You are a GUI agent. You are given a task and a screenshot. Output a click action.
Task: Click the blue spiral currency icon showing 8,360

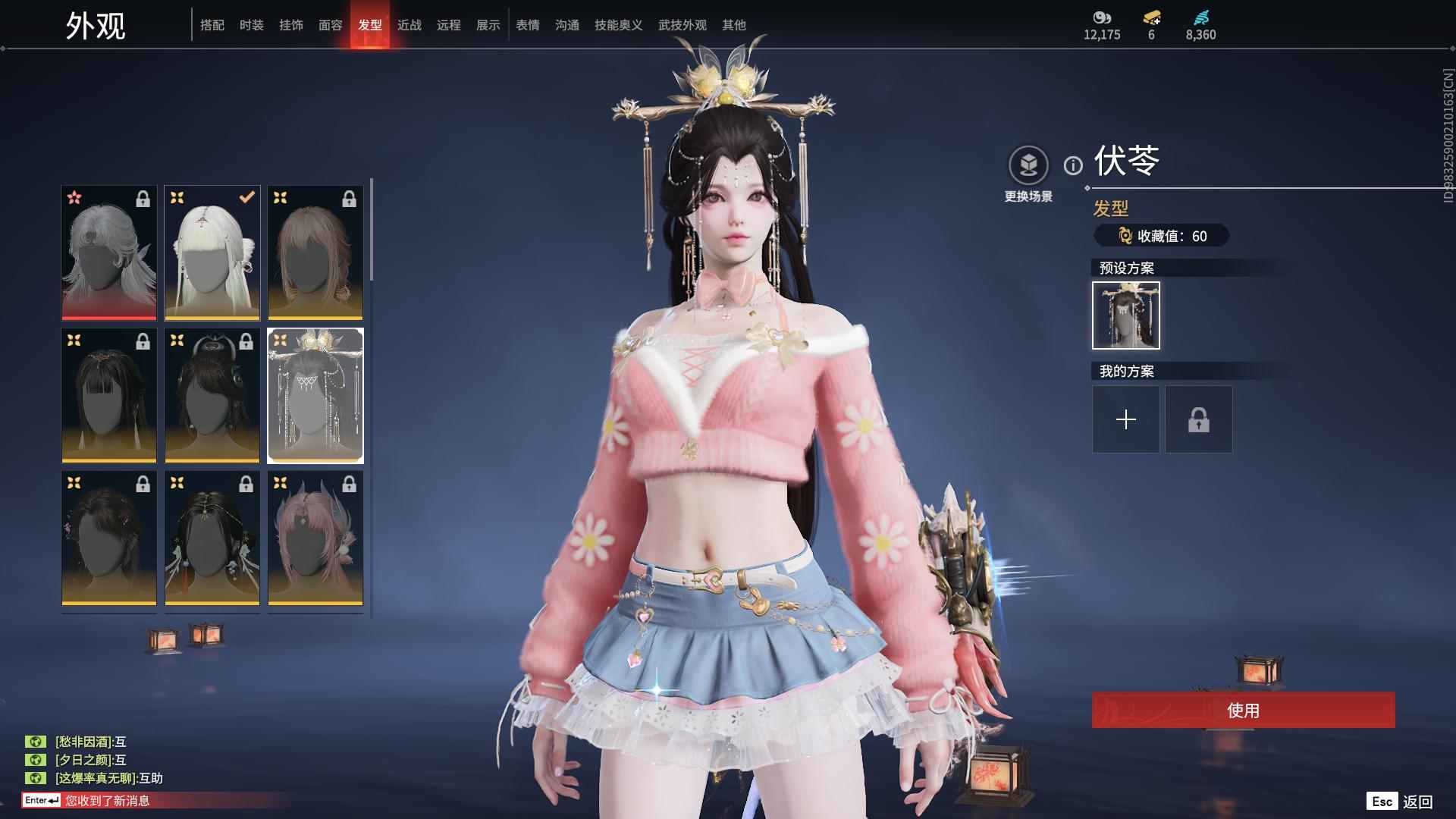(1200, 15)
